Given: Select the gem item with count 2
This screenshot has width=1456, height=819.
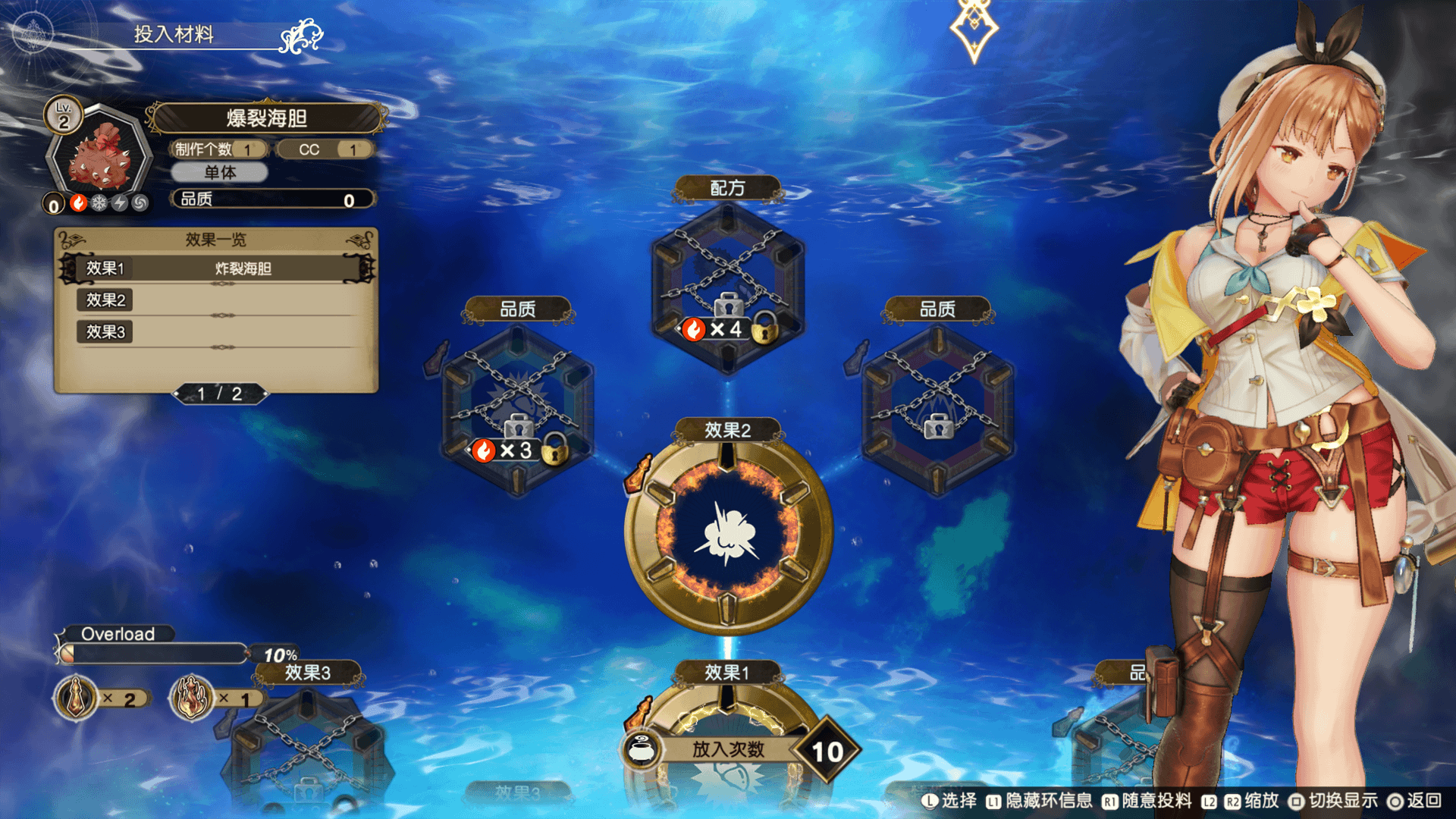Looking at the screenshot, I should click(x=76, y=698).
